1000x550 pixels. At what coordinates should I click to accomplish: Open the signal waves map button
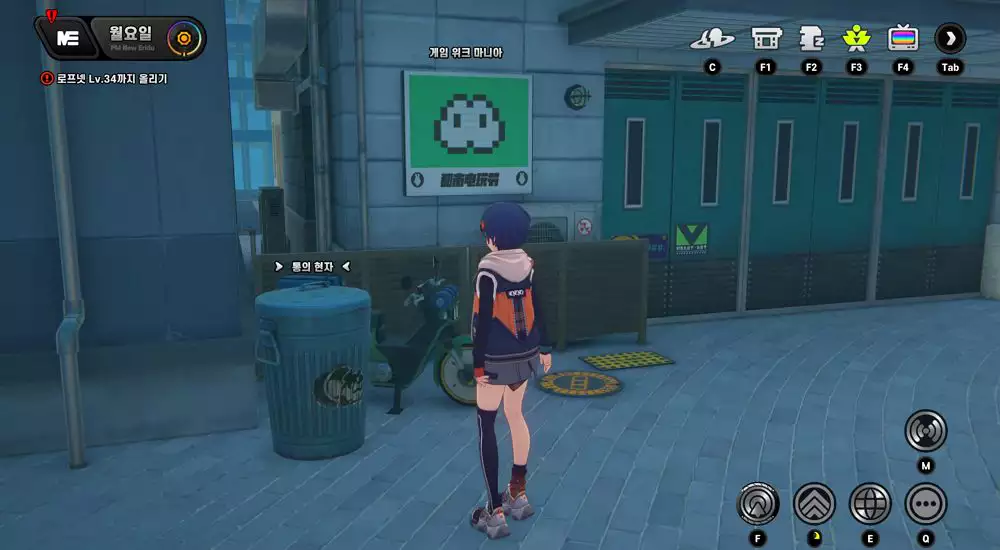925,431
